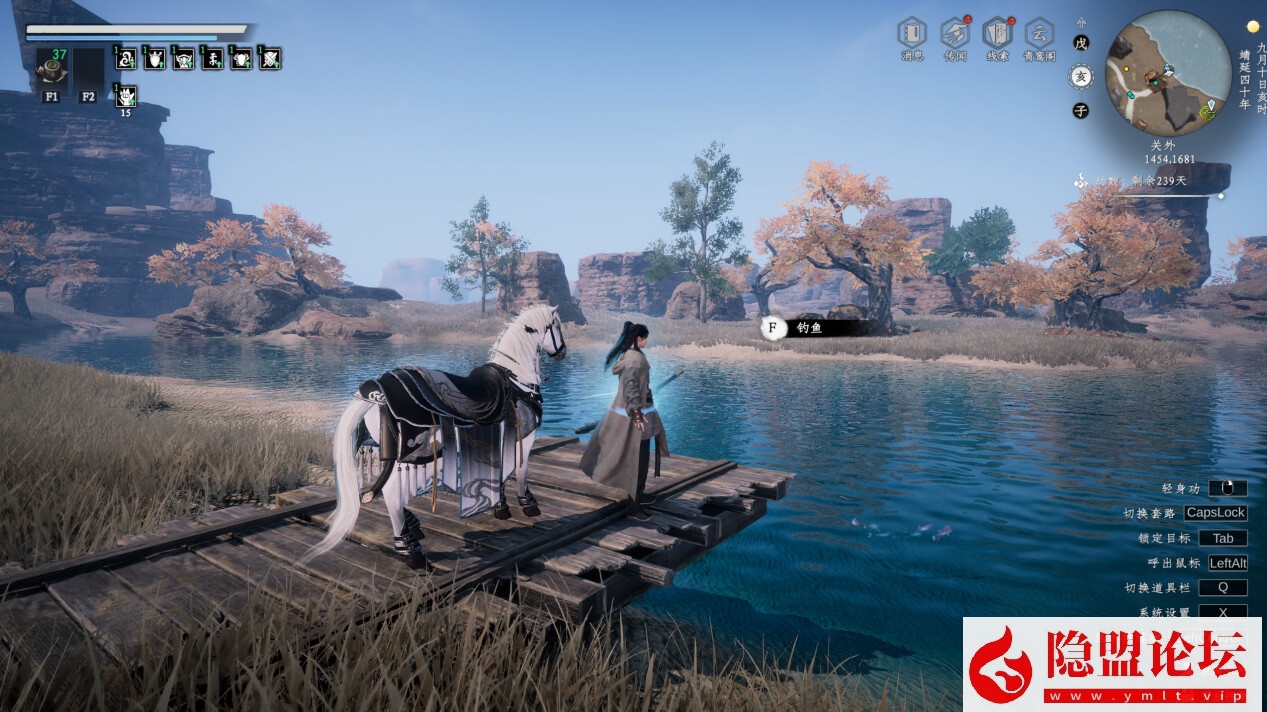Screen dimensions: 1267x712
Task: Select the 亥 time marker
Action: click(1080, 76)
